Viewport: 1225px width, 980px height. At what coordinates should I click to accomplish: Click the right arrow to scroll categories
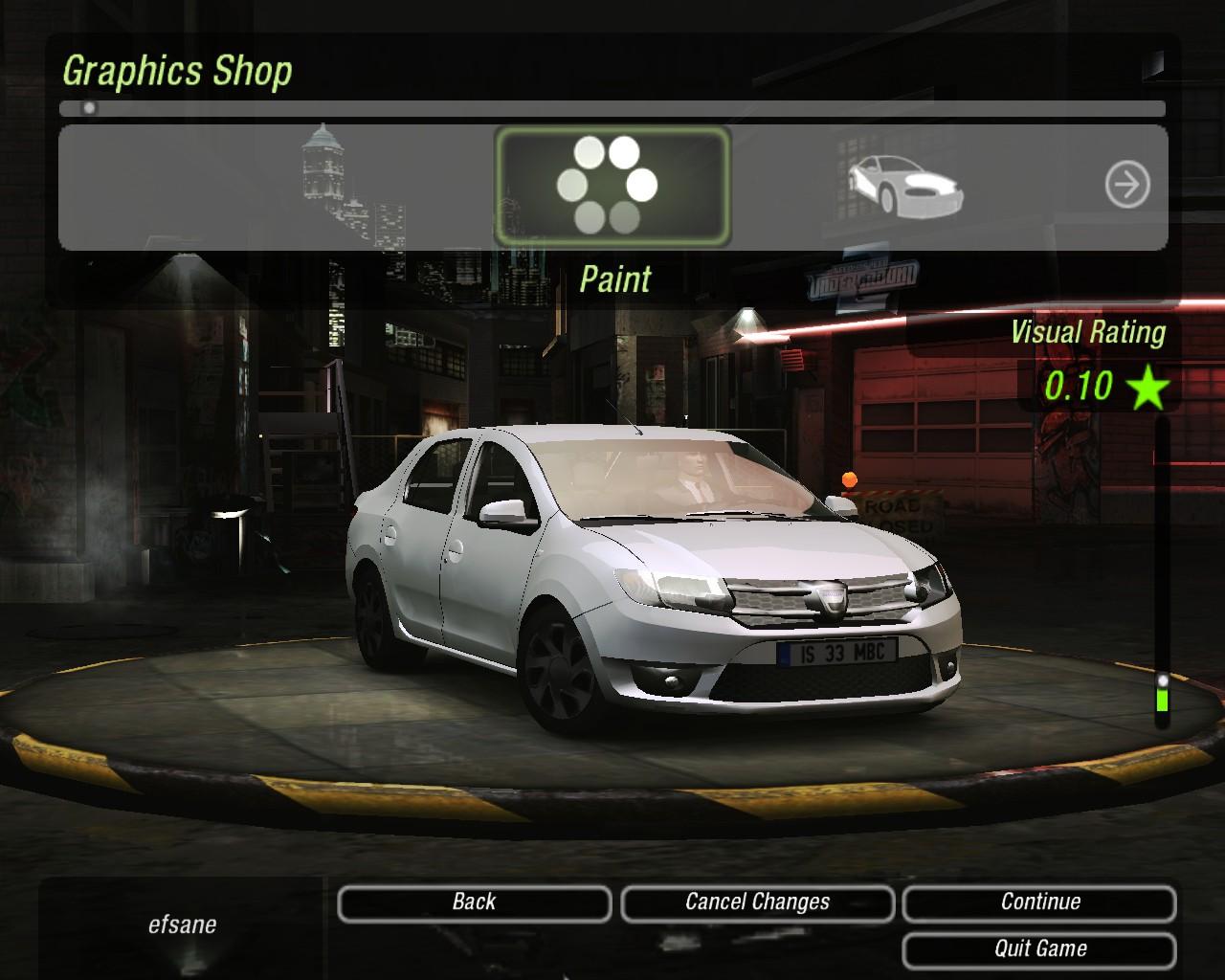pos(1126,185)
